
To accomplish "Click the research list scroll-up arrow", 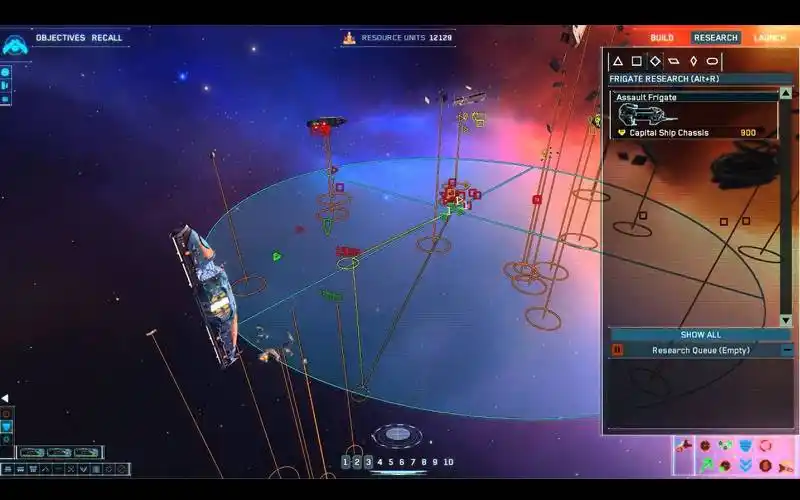I will pyautogui.click(x=786, y=93).
